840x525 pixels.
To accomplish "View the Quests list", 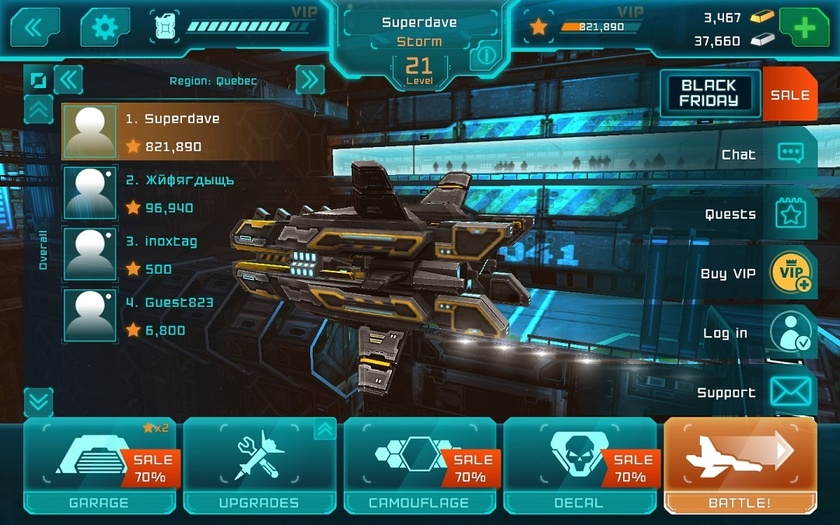I will click(789, 214).
